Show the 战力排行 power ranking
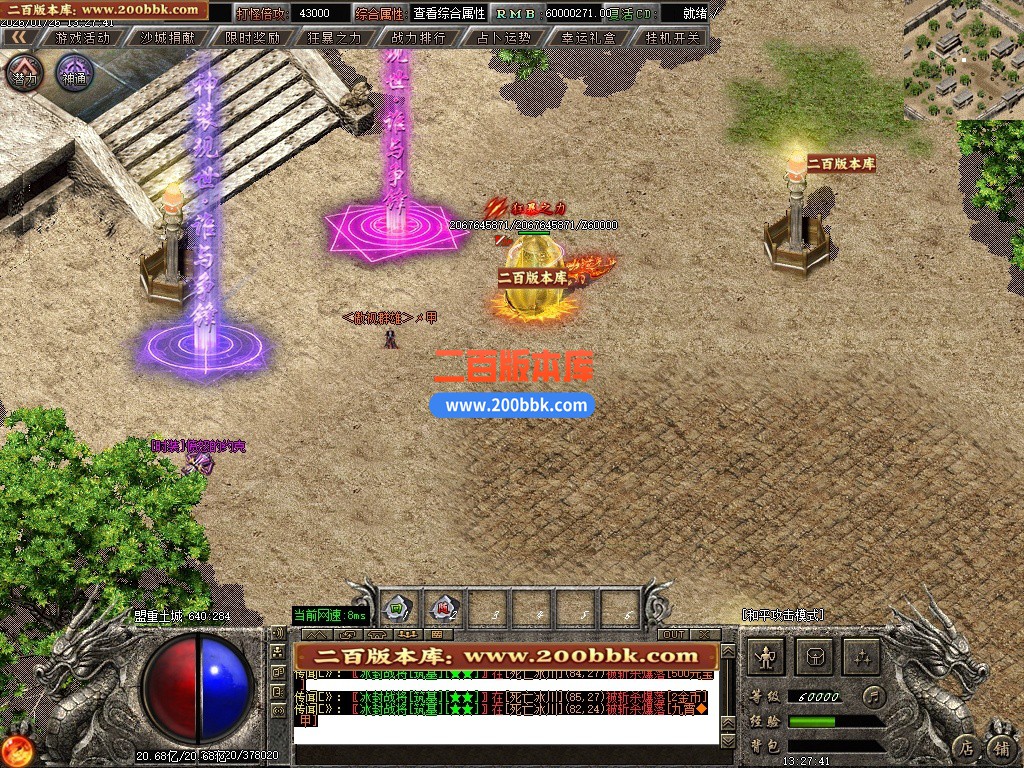Screen dimensions: 1024x768 click(x=420, y=38)
